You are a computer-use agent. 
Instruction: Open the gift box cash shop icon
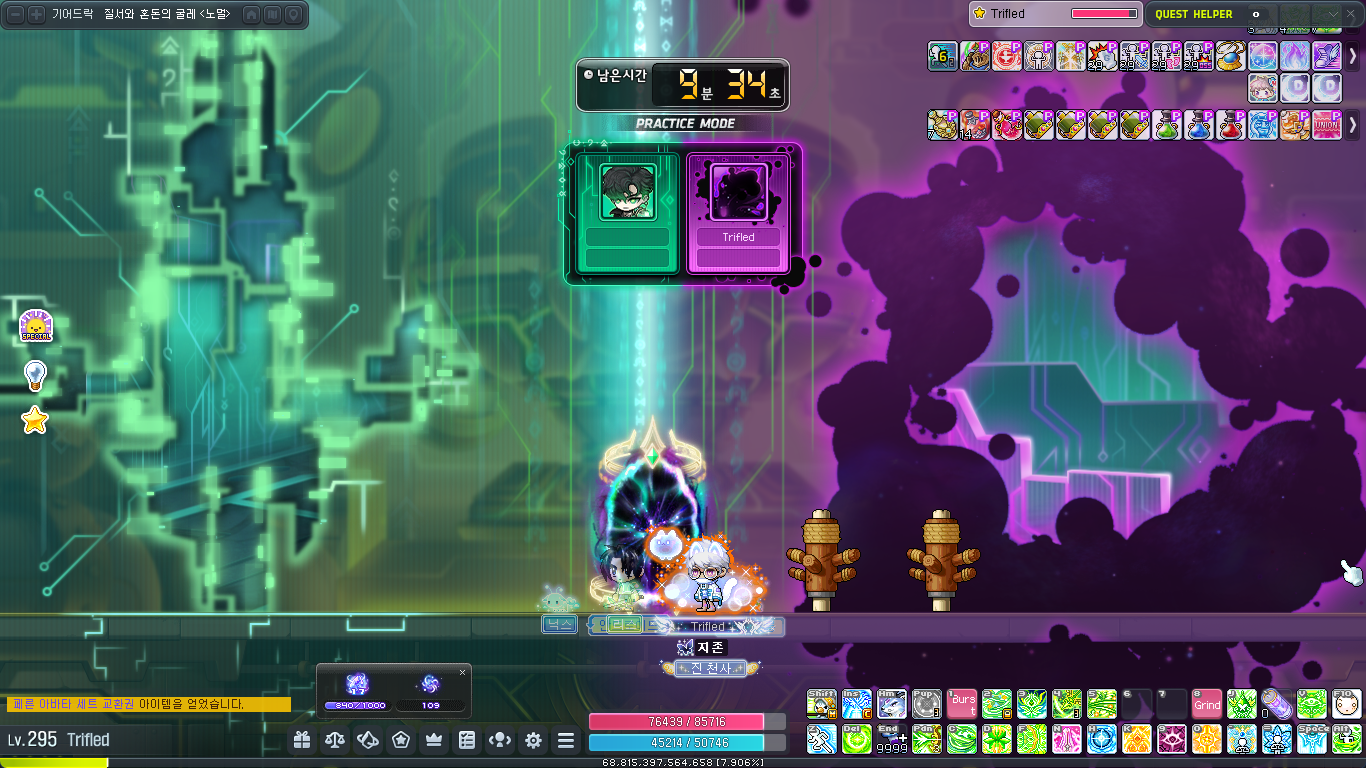pos(303,740)
